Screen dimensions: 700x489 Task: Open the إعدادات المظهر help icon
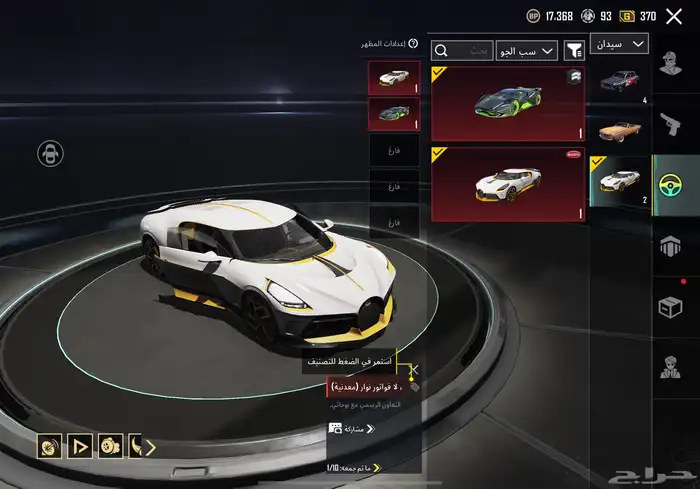364,44
